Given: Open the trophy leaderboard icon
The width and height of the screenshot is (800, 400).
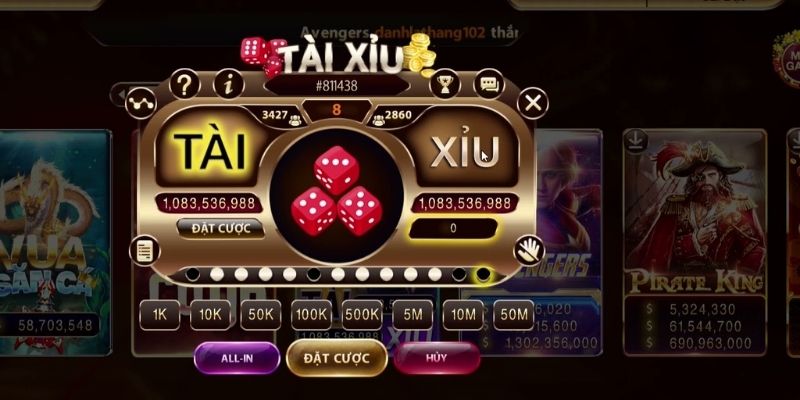Looking at the screenshot, I should click(445, 84).
